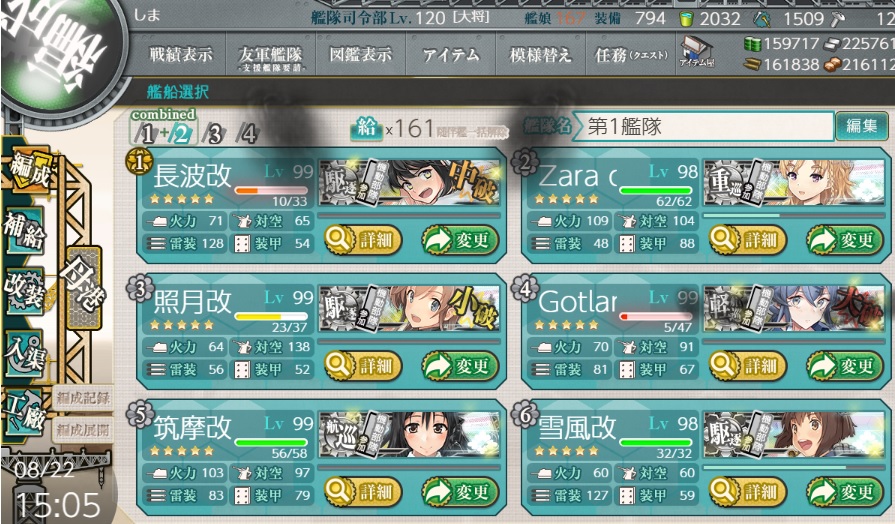Screen dimensions: 895x524
Task: Open the 友軍艦隊 friendly fleet menu
Action: (273, 56)
